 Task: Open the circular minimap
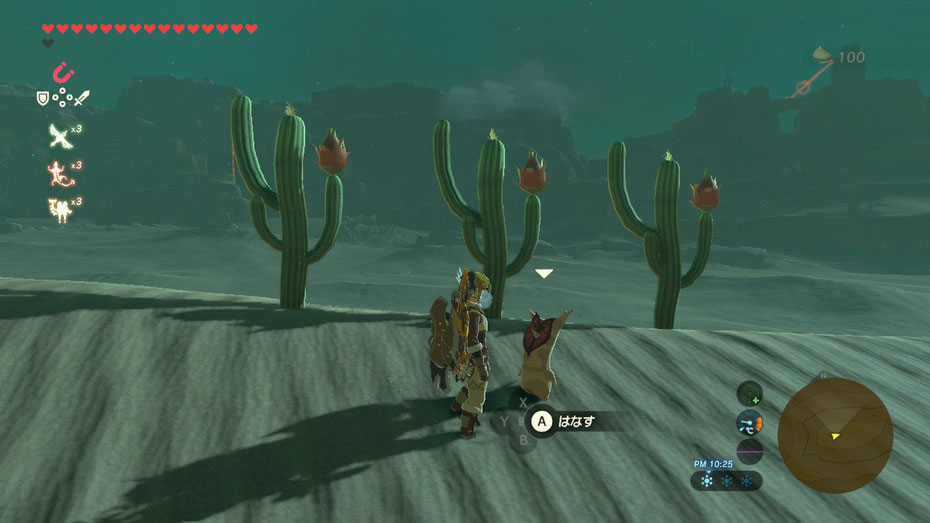[835, 434]
